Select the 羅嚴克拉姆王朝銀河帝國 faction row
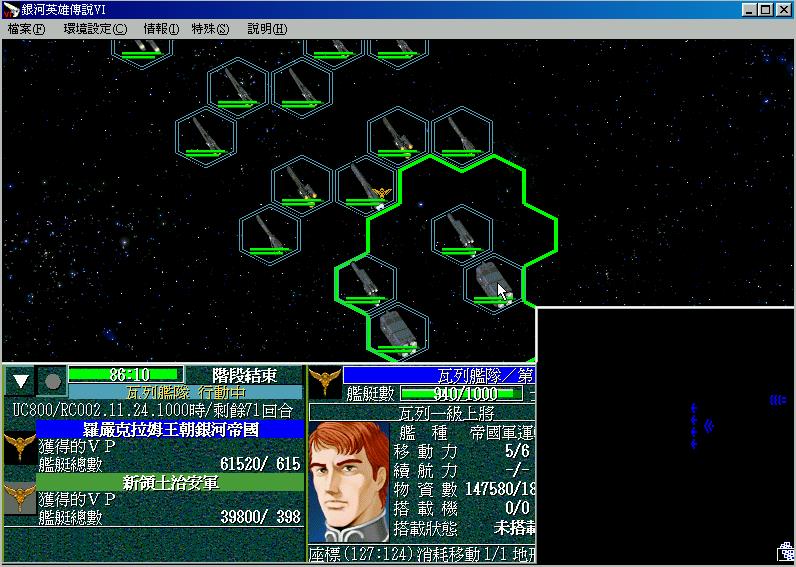 coord(170,429)
